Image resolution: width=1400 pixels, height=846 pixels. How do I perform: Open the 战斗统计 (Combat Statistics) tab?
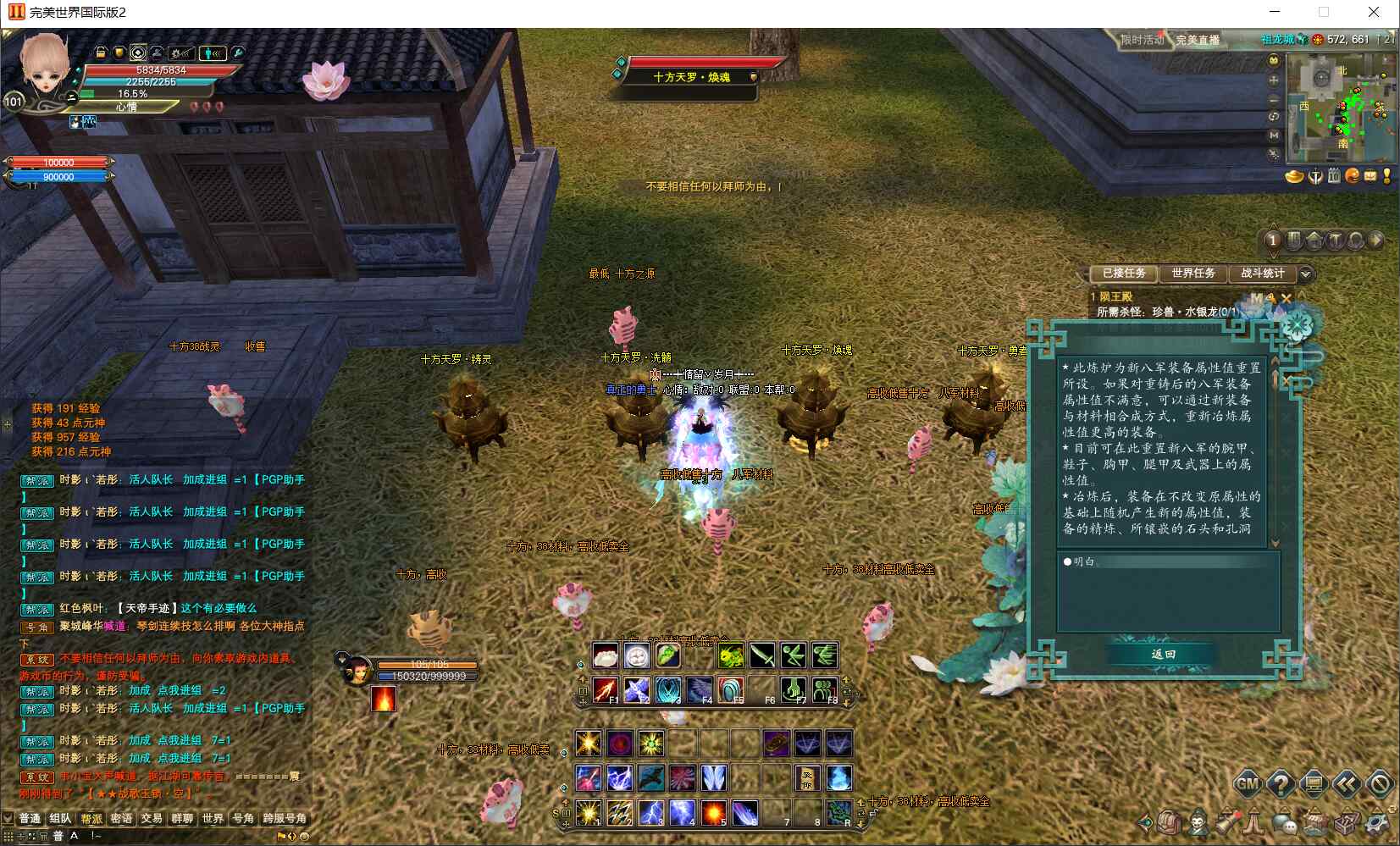pyautogui.click(x=1262, y=273)
